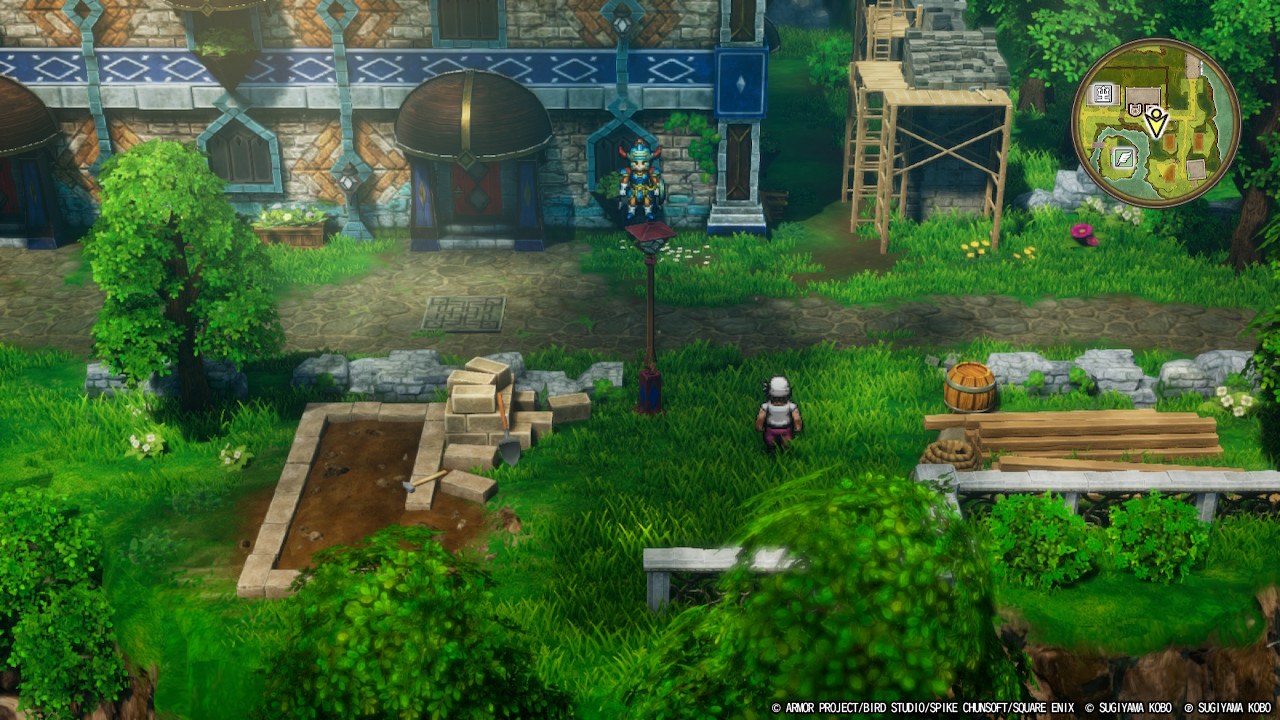The width and height of the screenshot is (1280, 720).
Task: Select the armored hero standing by the lamppost
Action: [641, 185]
